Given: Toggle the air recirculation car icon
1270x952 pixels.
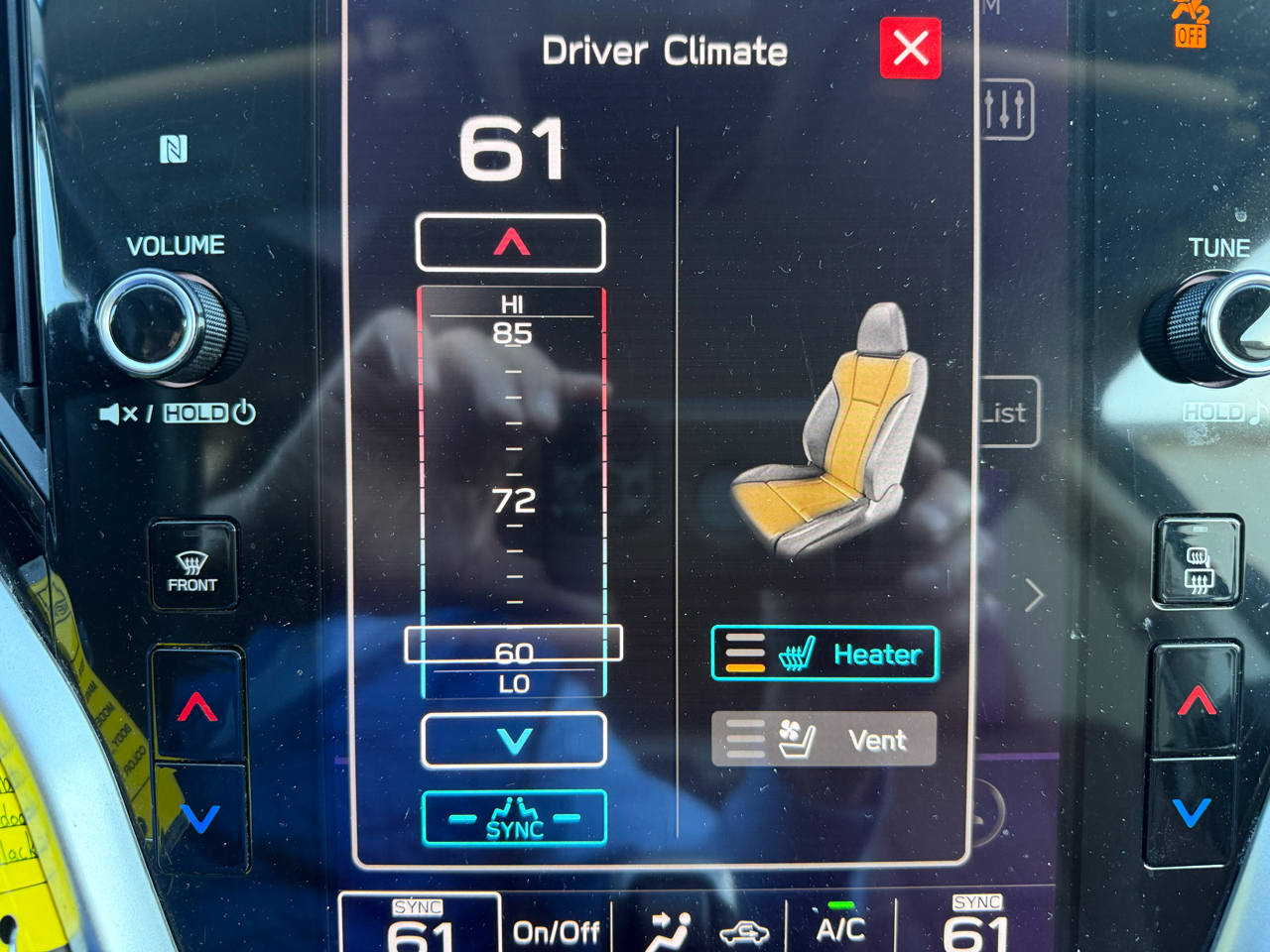Looking at the screenshot, I should [743, 932].
